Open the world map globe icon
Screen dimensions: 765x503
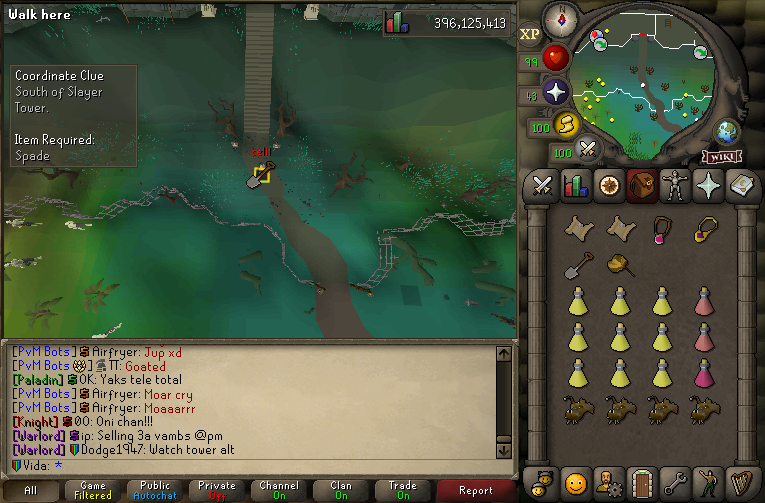click(726, 131)
